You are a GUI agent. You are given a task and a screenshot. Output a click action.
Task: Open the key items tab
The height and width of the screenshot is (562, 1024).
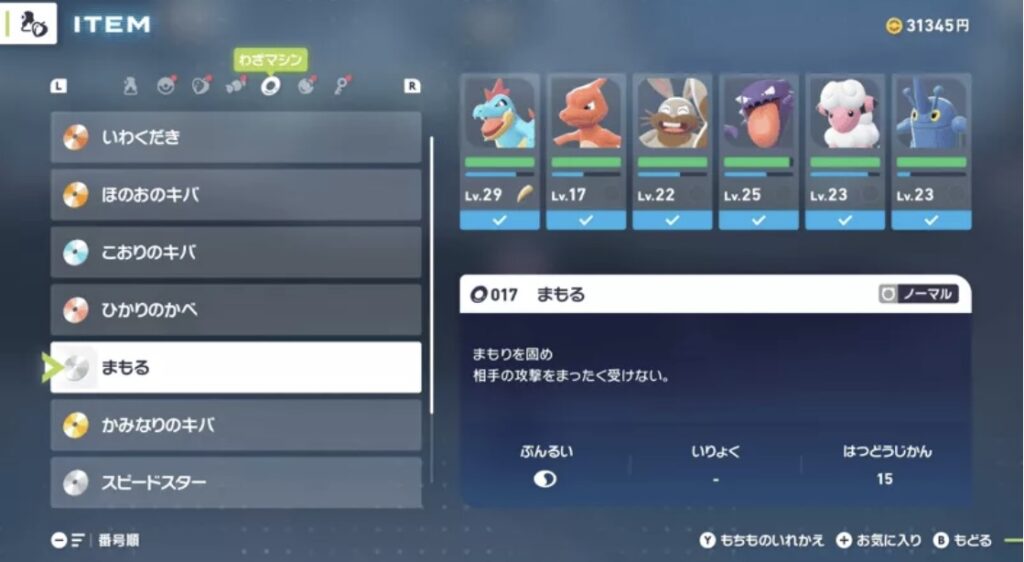click(342, 86)
